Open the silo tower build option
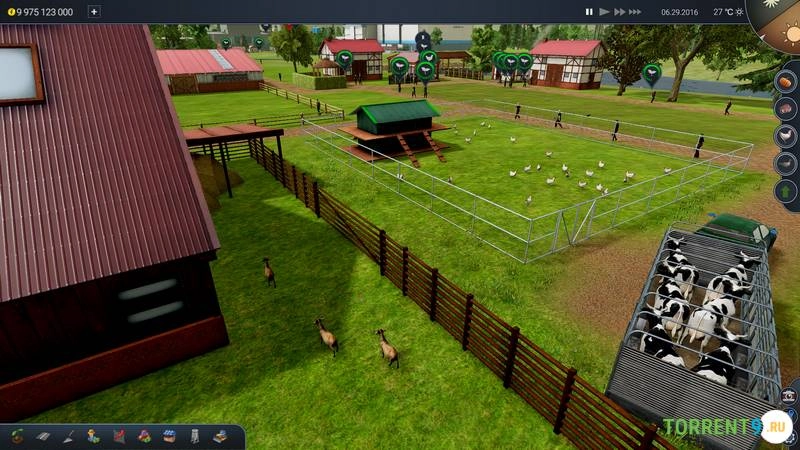This screenshot has height=450, width=800. click(x=194, y=436)
